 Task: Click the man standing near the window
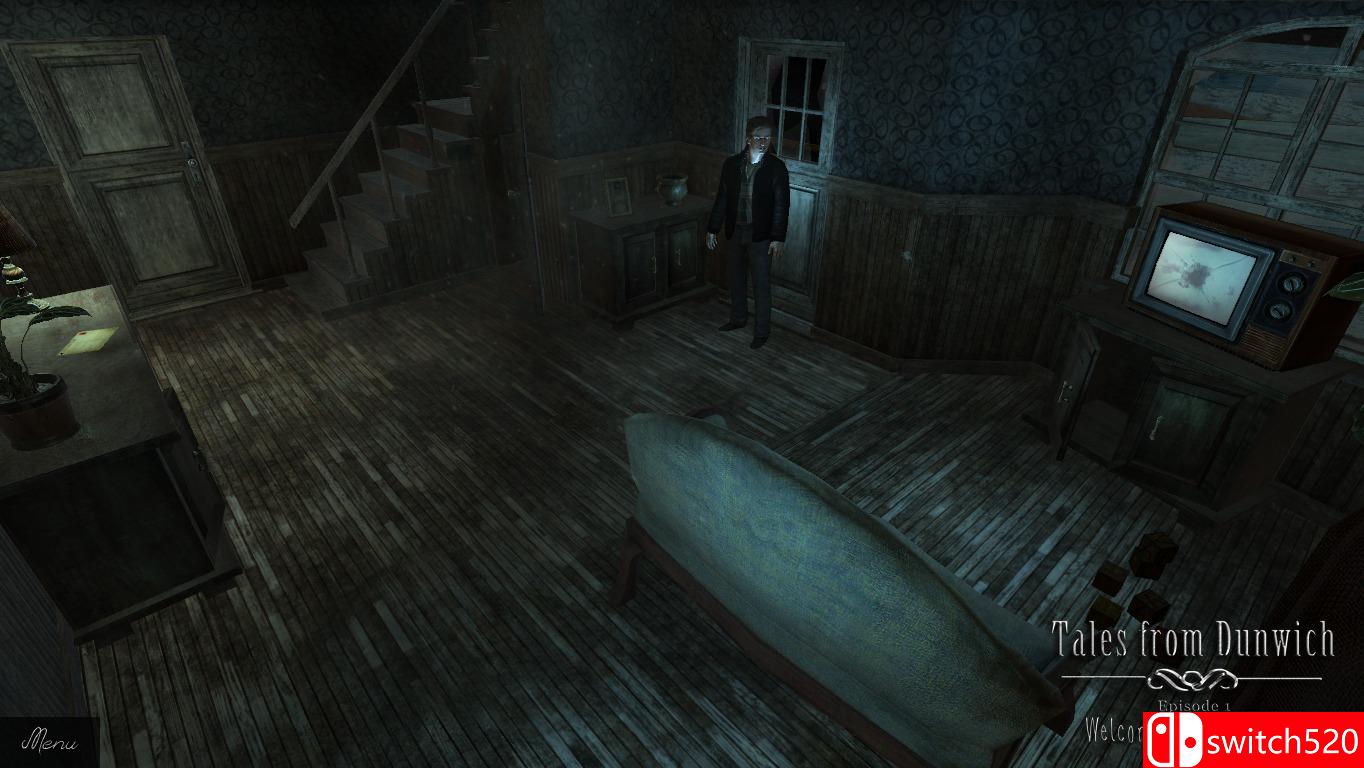(x=750, y=220)
